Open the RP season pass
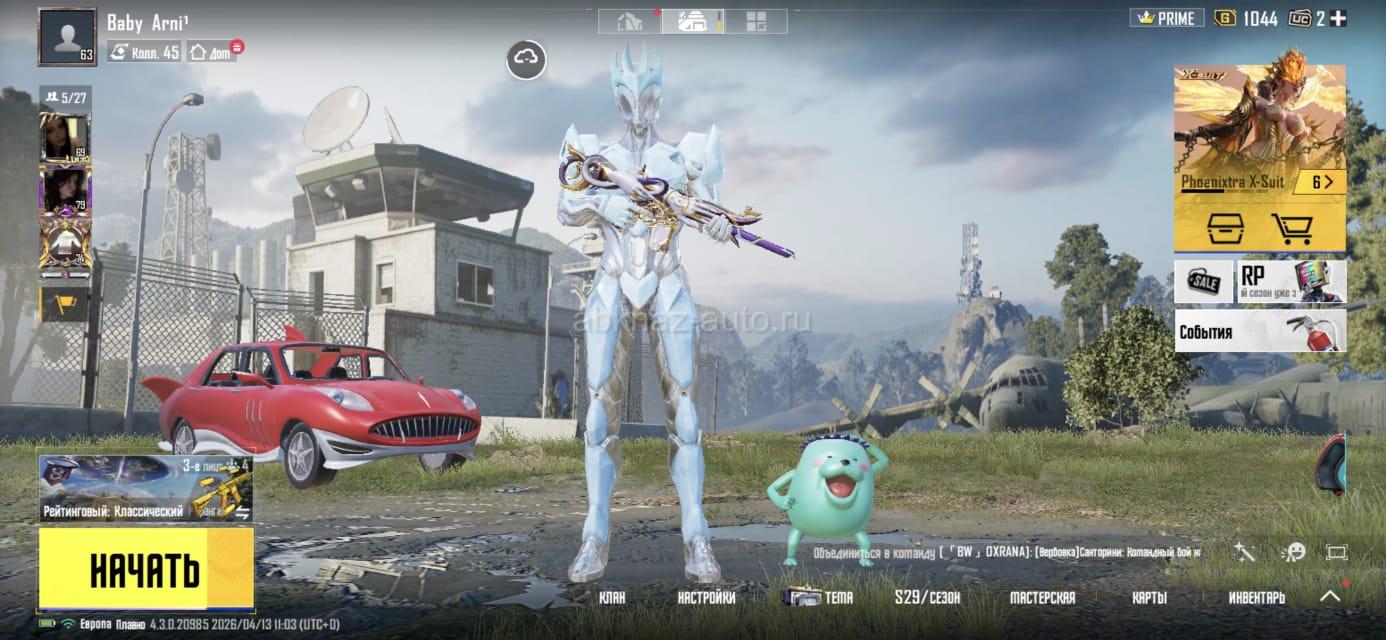The height and width of the screenshot is (640, 1386). pos(1291,282)
